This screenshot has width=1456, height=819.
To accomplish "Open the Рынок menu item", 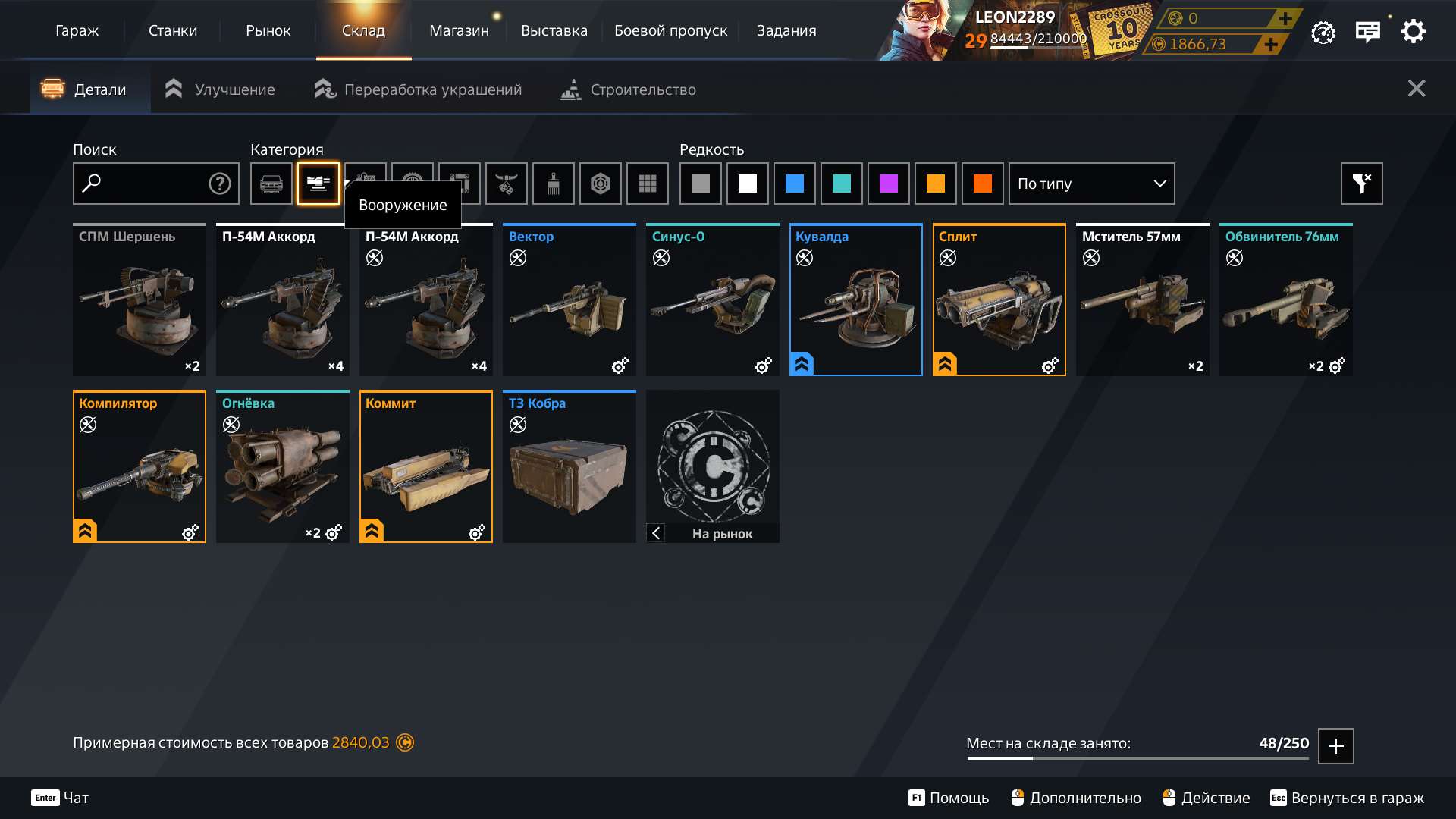I will 268,30.
